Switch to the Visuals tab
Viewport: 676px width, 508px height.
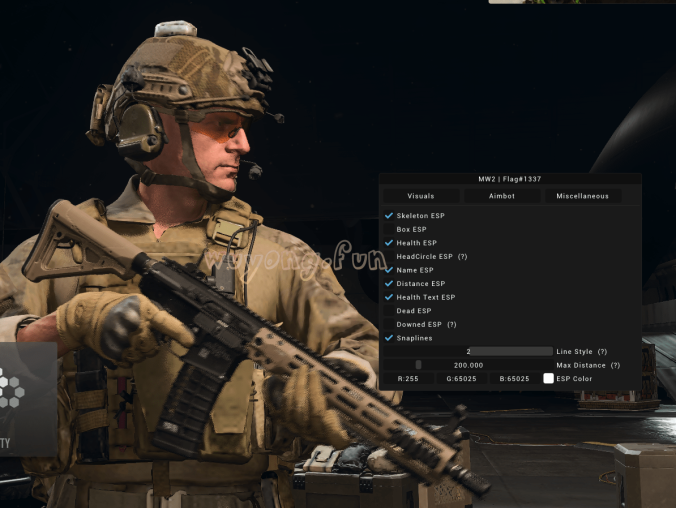pyautogui.click(x=421, y=196)
